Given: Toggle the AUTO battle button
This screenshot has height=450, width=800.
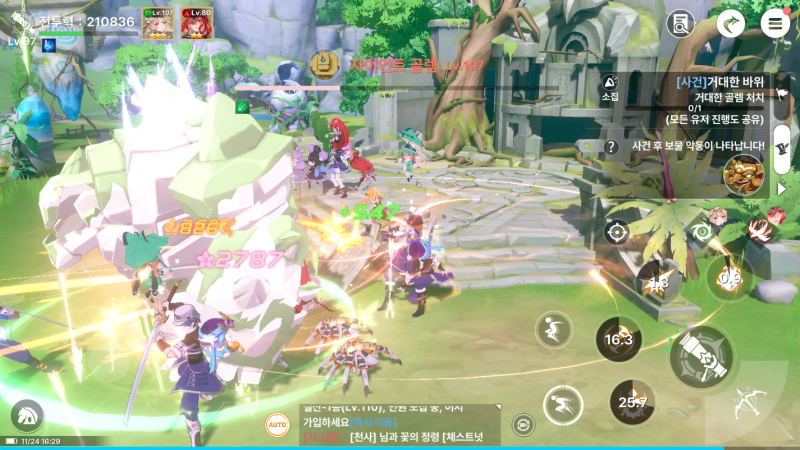Looking at the screenshot, I should (277, 424).
